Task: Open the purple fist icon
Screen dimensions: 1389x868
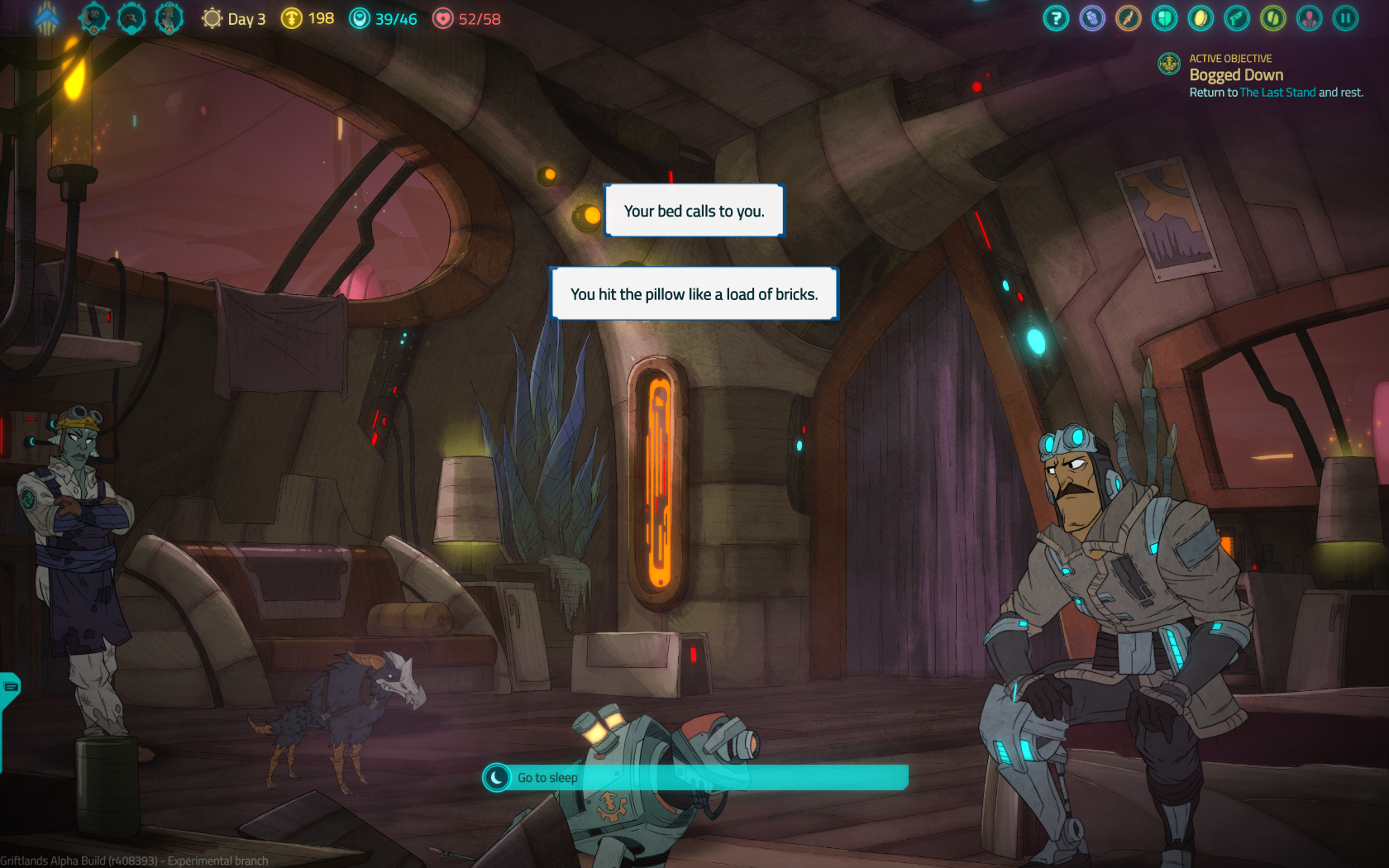Action: point(1092,18)
